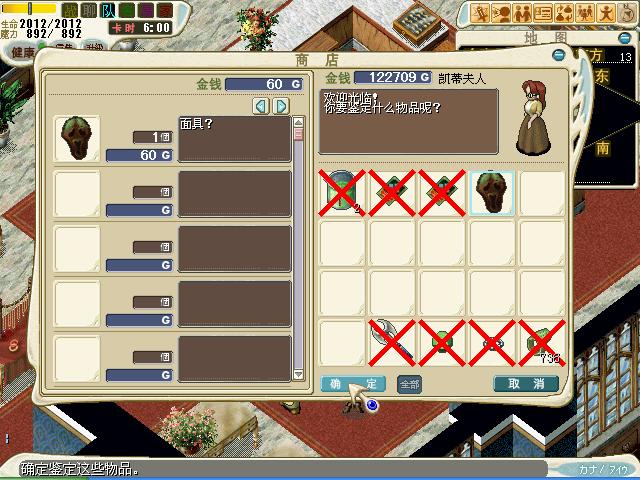Go to previous page with left arrow
The width and height of the screenshot is (640, 480).
coord(261,106)
